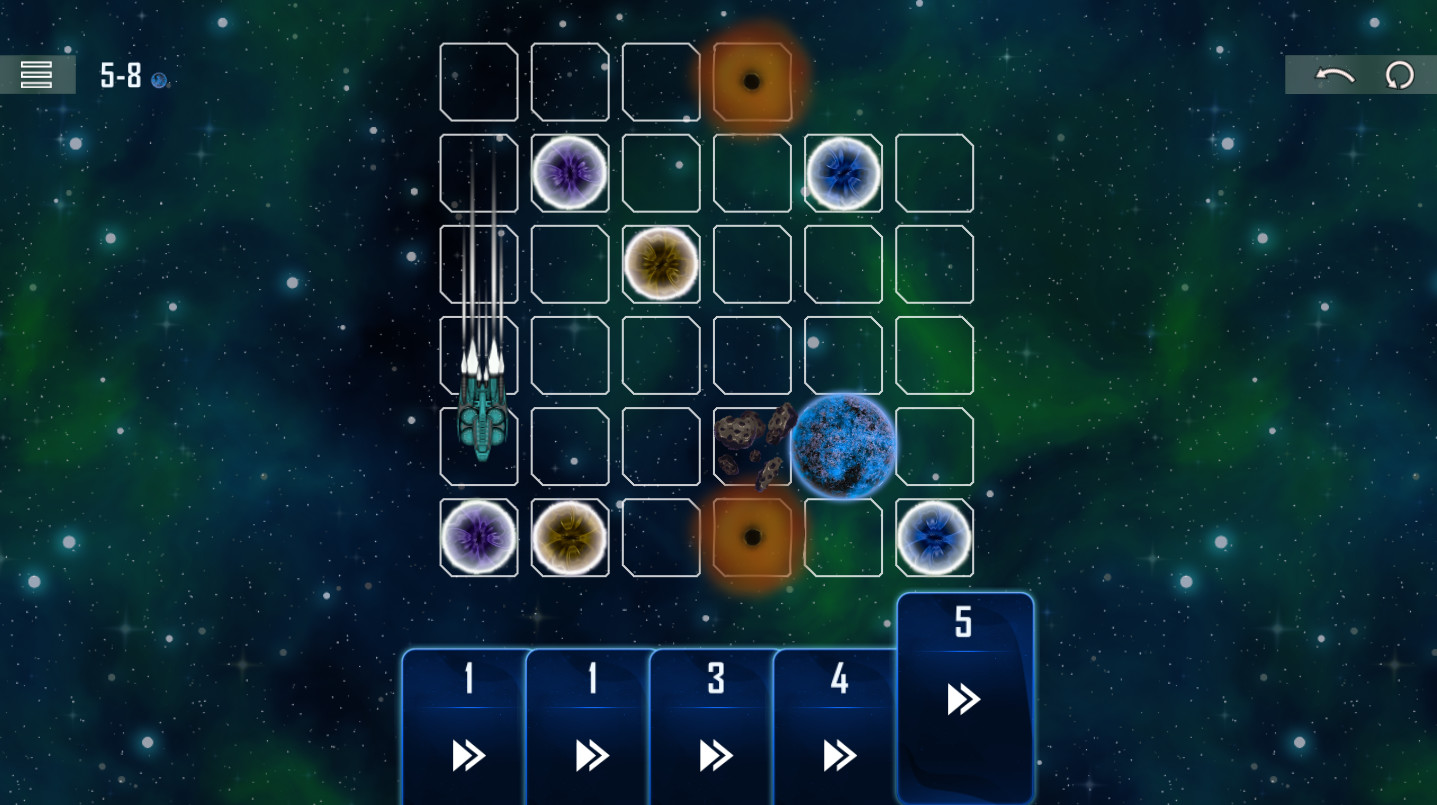Select the green spaceship on the grid
The image size is (1437, 805).
click(x=479, y=420)
